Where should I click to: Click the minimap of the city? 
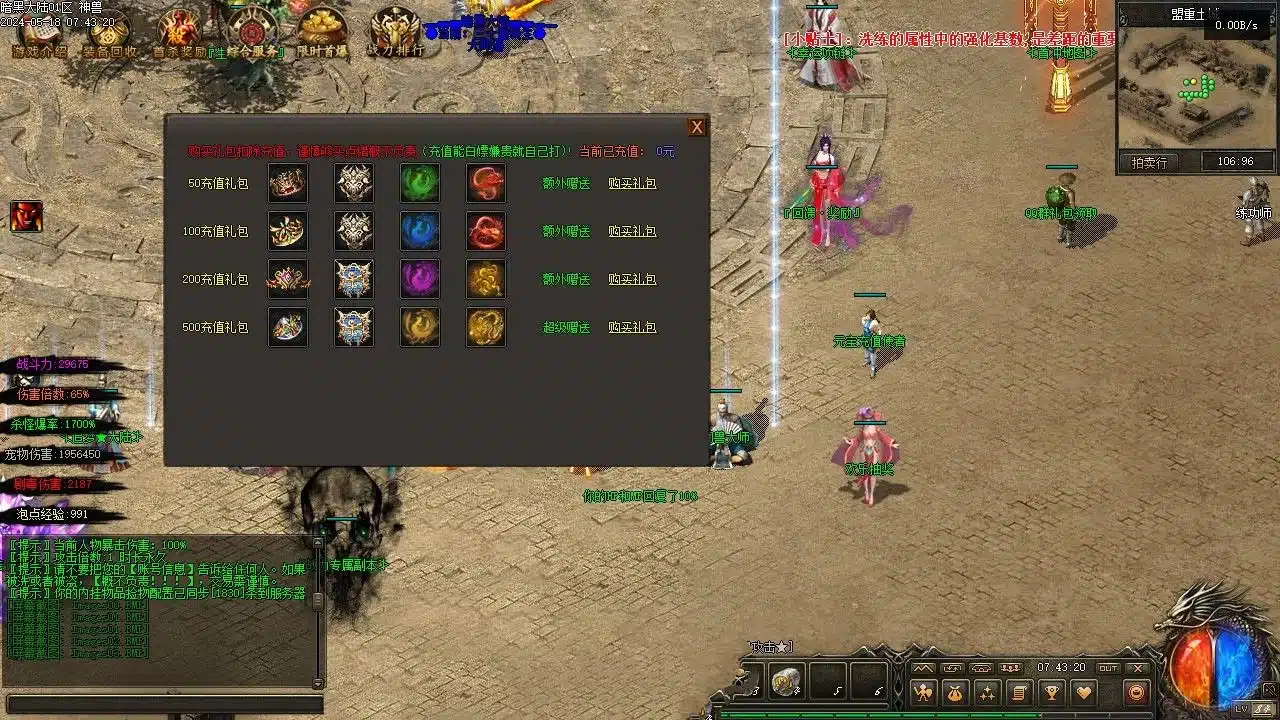pos(1170,92)
